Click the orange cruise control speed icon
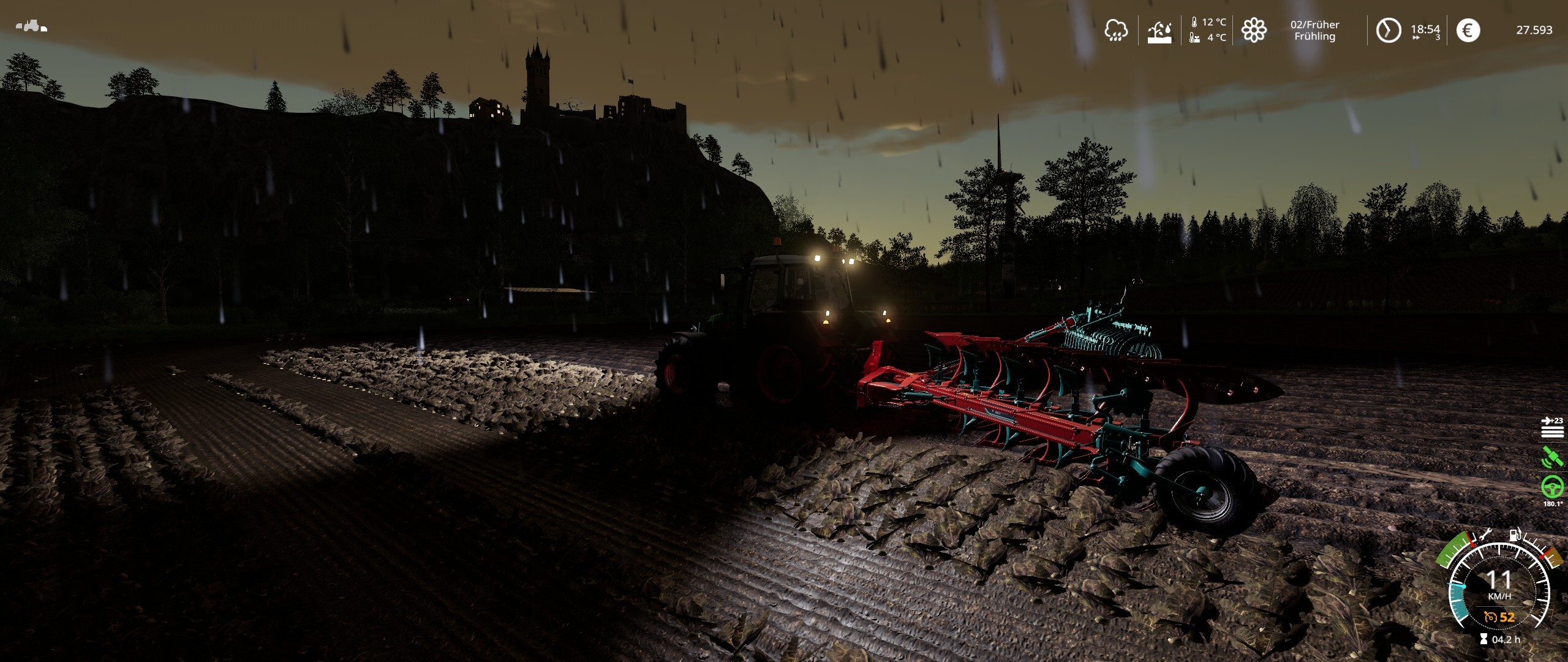 click(x=1490, y=617)
